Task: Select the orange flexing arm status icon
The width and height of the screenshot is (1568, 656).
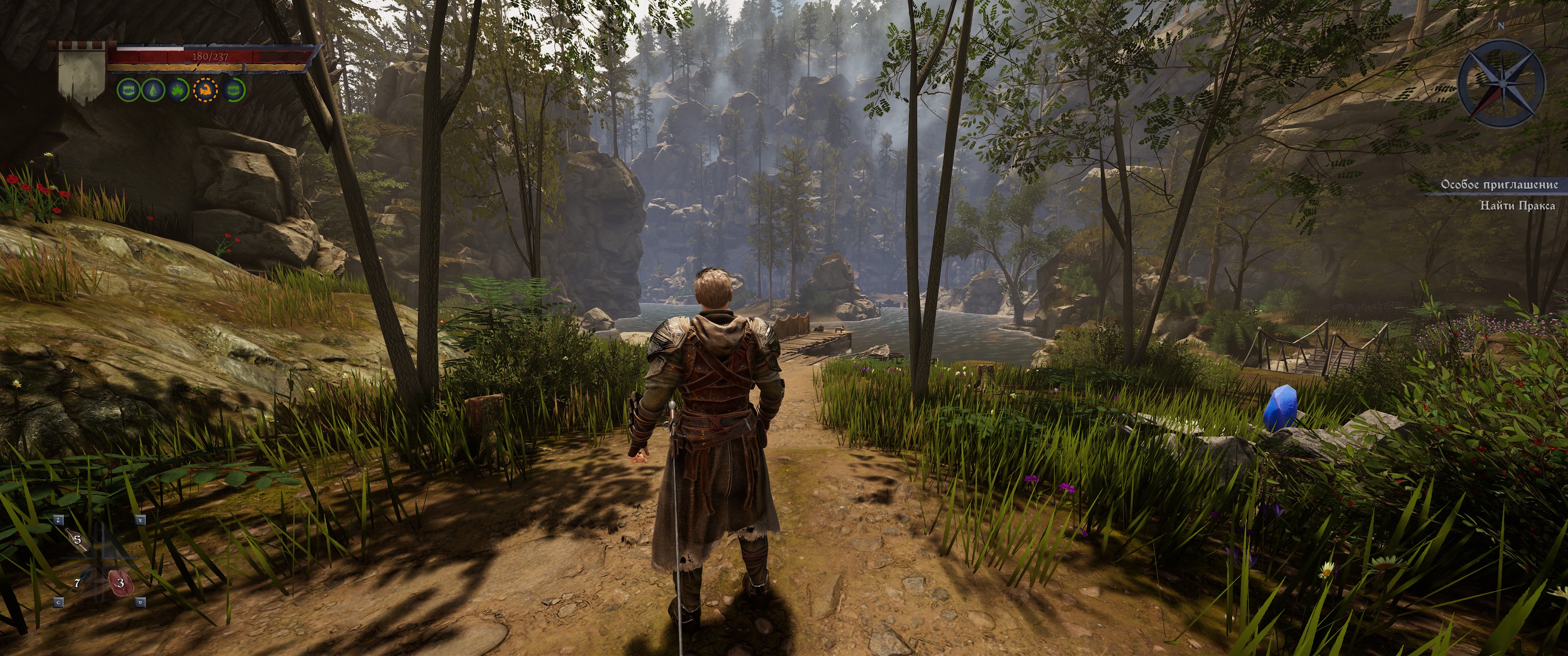Action: click(205, 90)
